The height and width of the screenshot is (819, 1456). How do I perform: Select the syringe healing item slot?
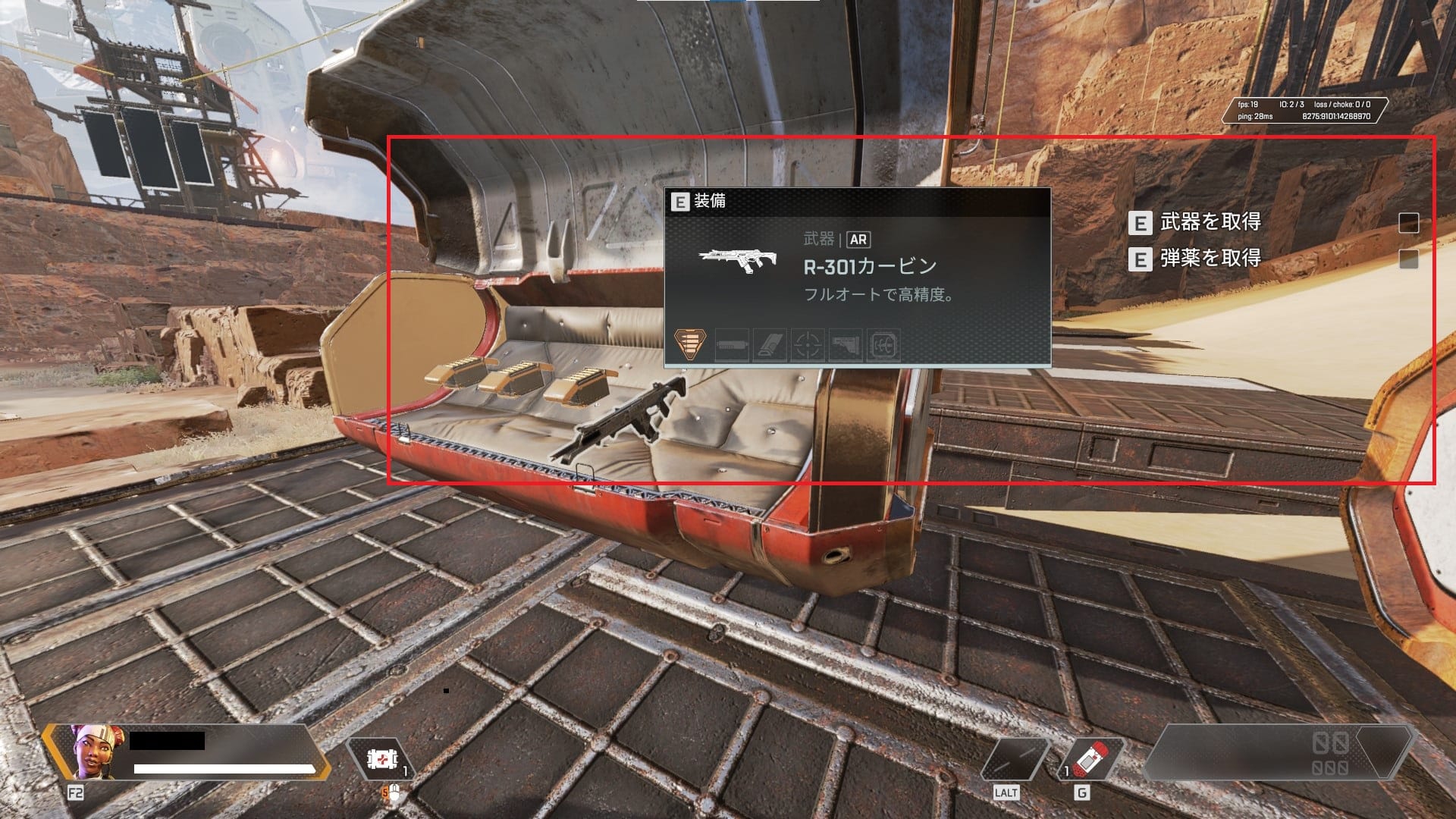click(1090, 759)
